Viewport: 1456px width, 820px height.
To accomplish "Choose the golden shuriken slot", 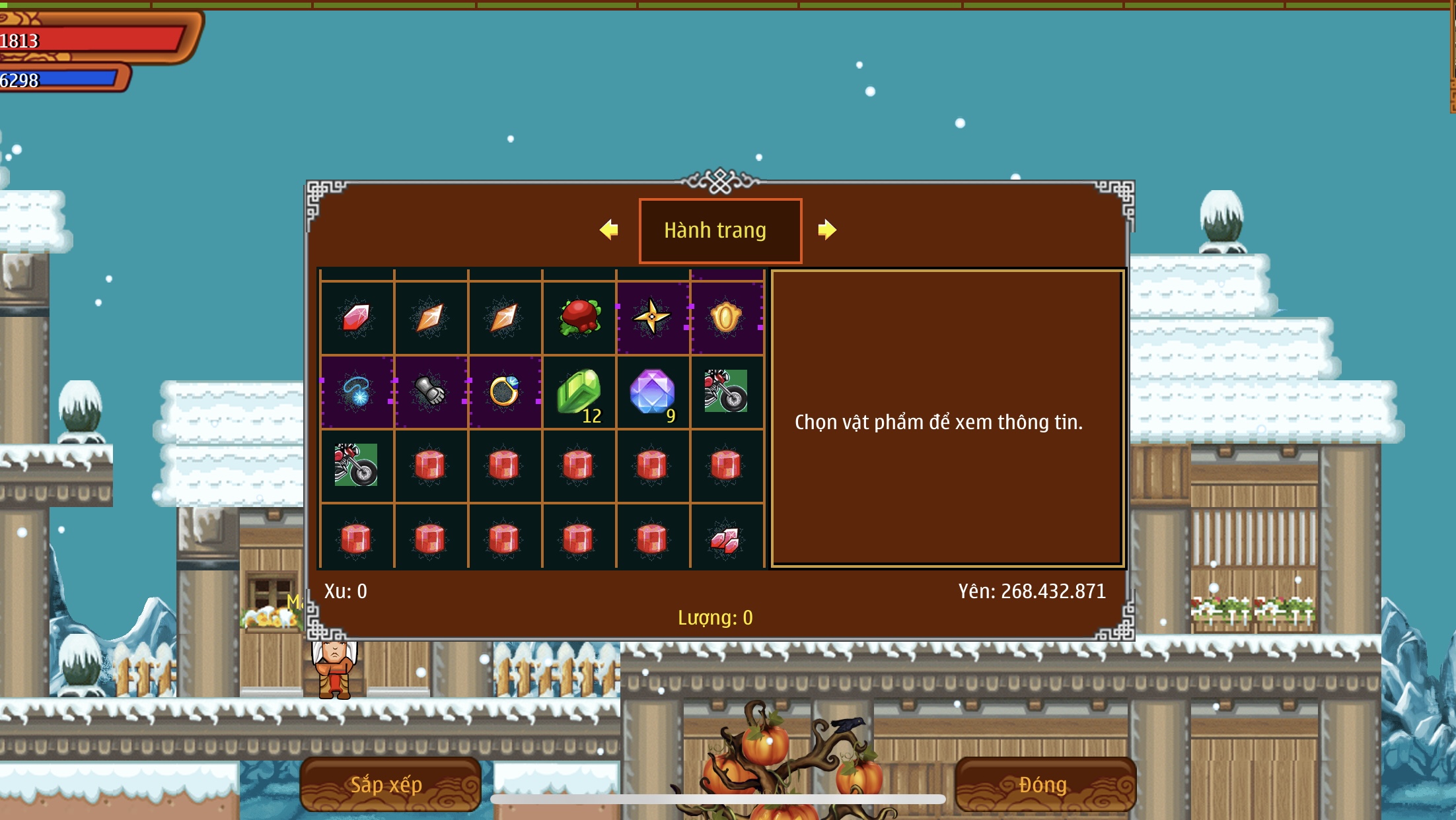I will (653, 318).
